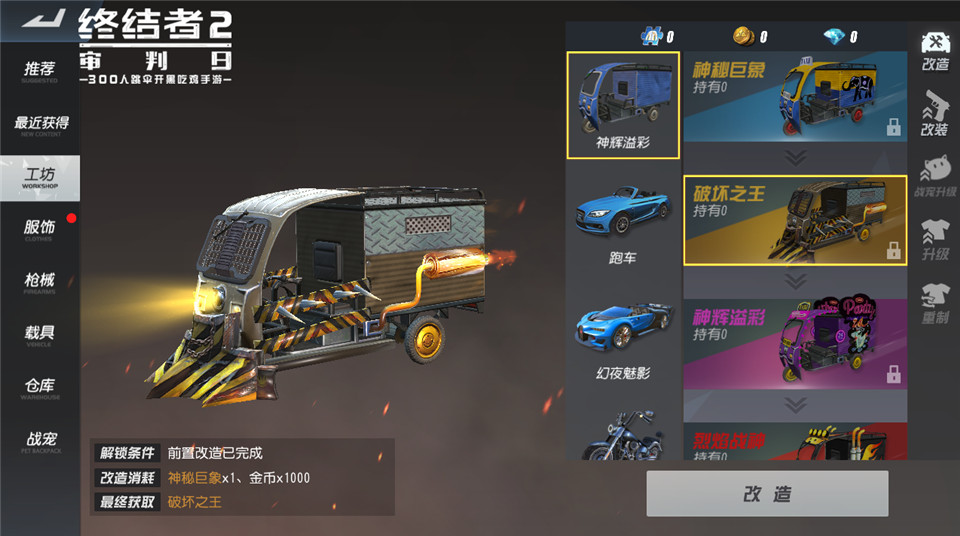Select the 幻夜魅影 supercar thumbnail
Image resolution: width=960 pixels, height=536 pixels.
623,335
